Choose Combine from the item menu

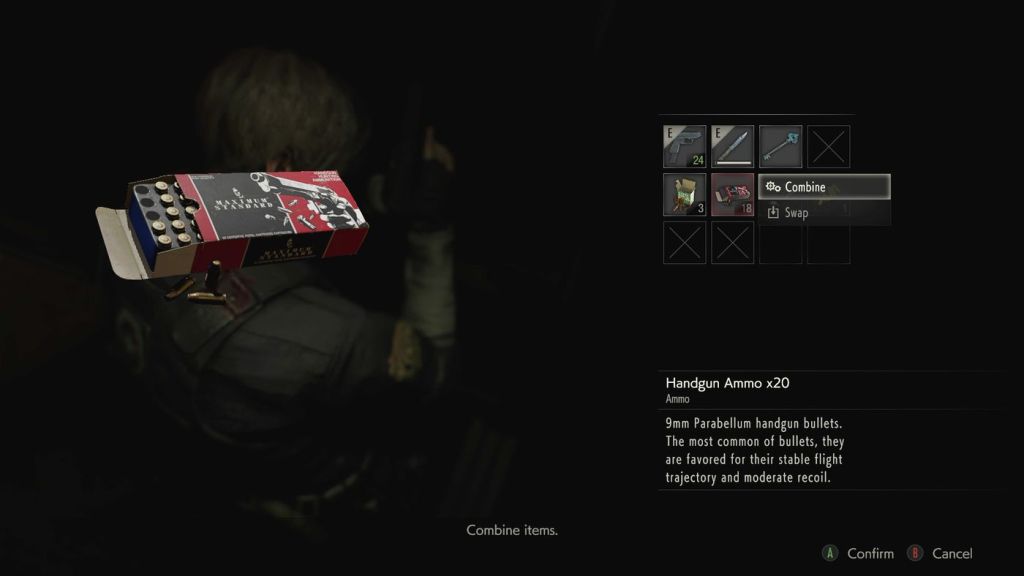pos(824,187)
